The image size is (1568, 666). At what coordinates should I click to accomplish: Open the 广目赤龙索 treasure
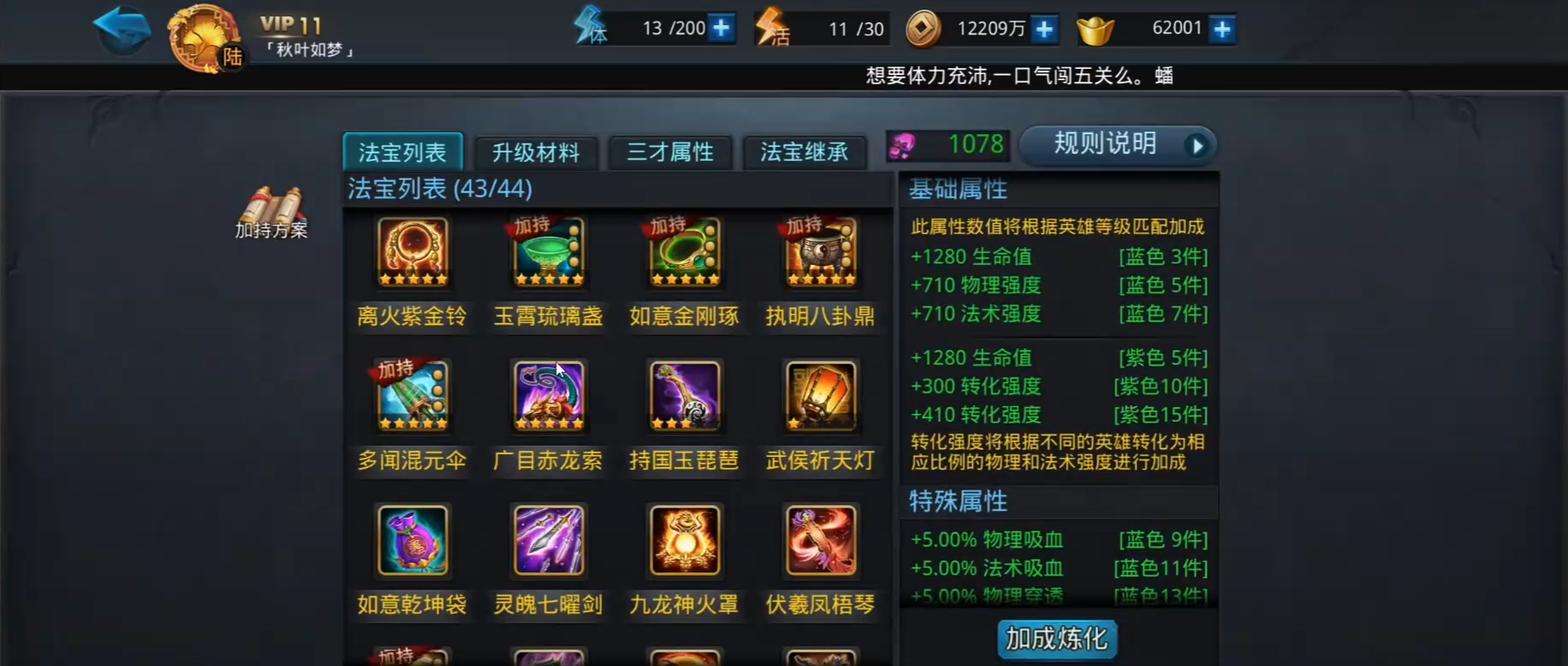(x=548, y=396)
